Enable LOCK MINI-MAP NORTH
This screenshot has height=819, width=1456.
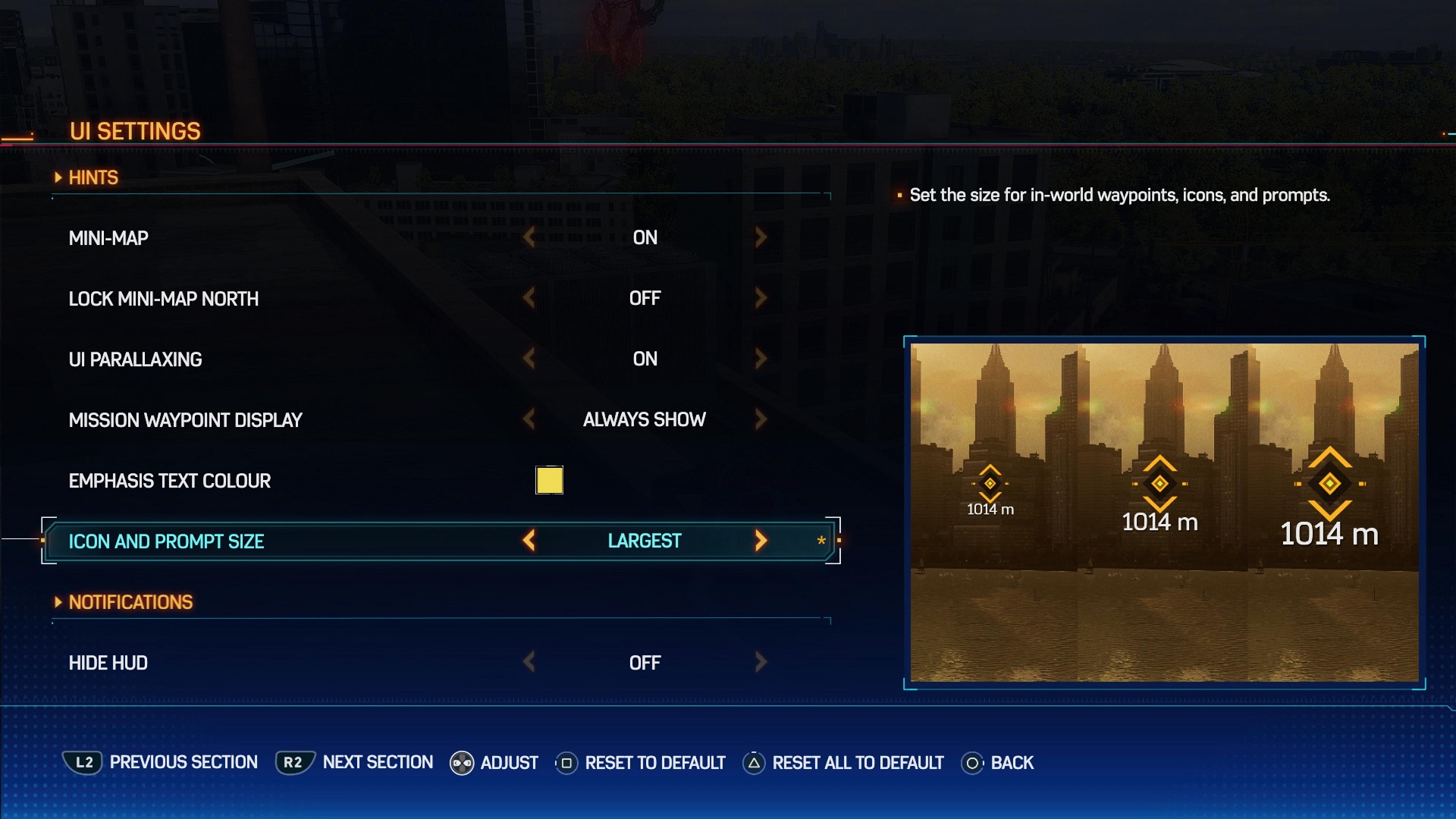(x=761, y=298)
